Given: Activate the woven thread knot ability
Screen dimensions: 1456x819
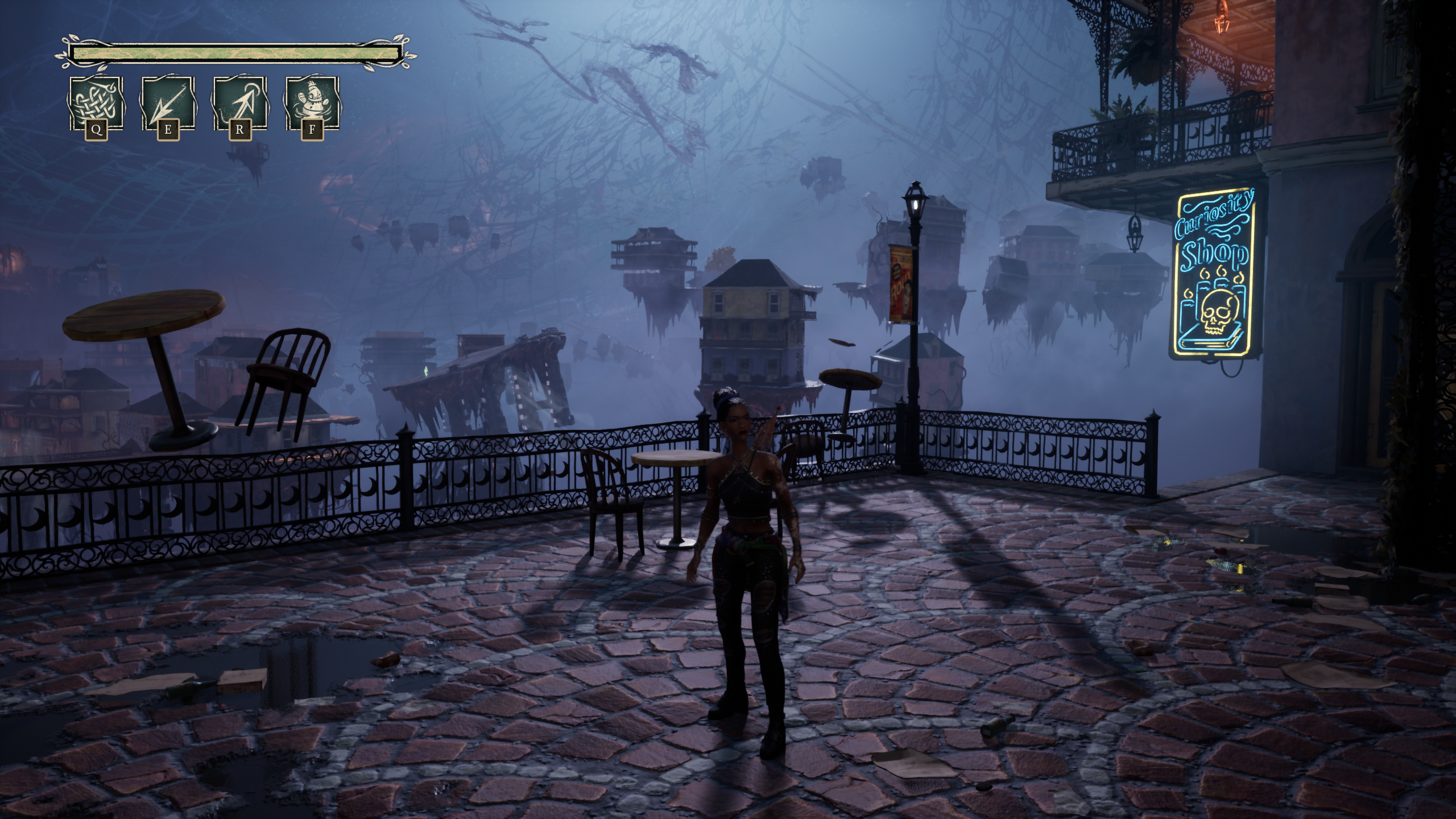Looking at the screenshot, I should click(x=96, y=104).
